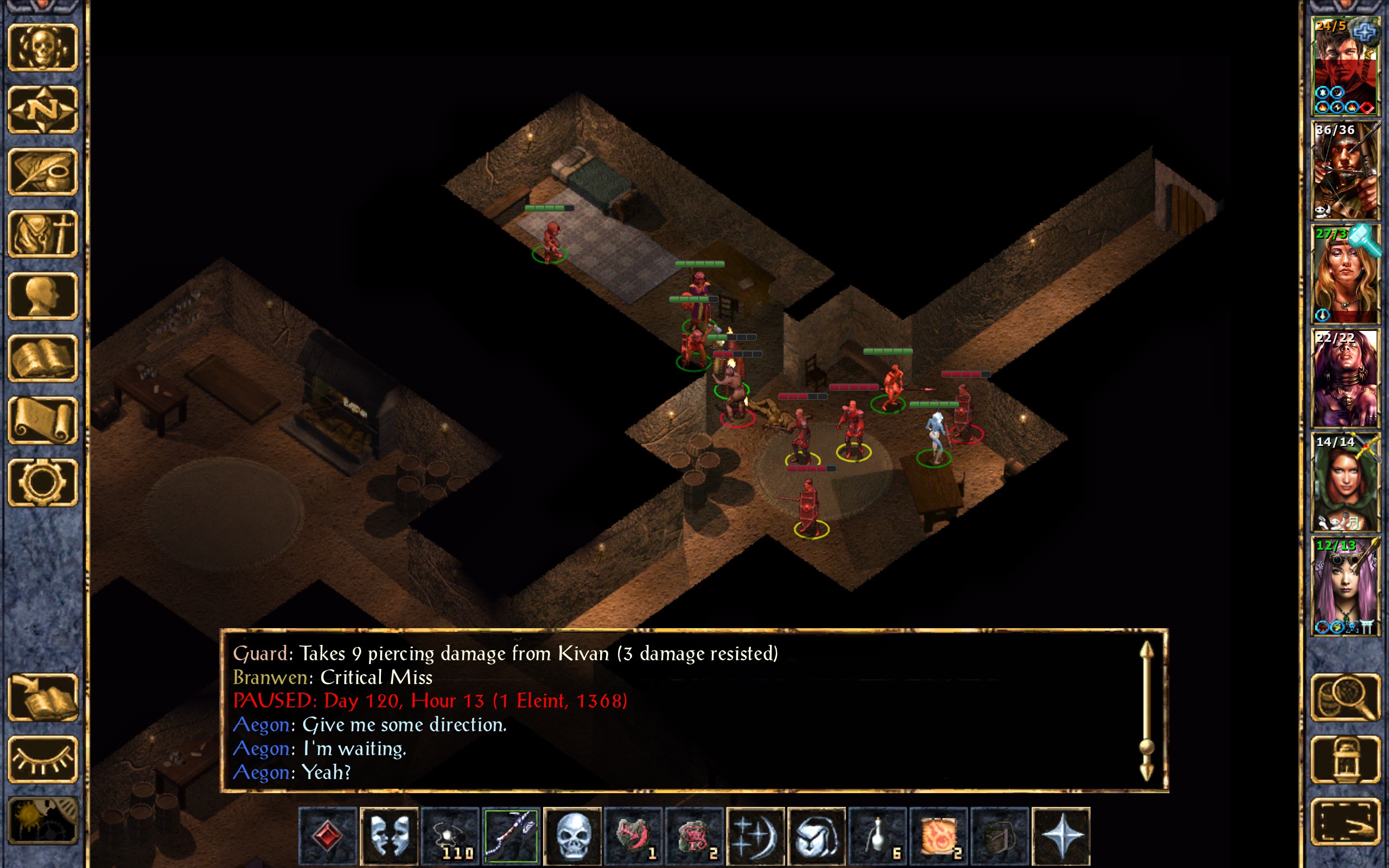Open the options menu with the gear icon
The height and width of the screenshot is (868, 1389).
pyautogui.click(x=43, y=482)
